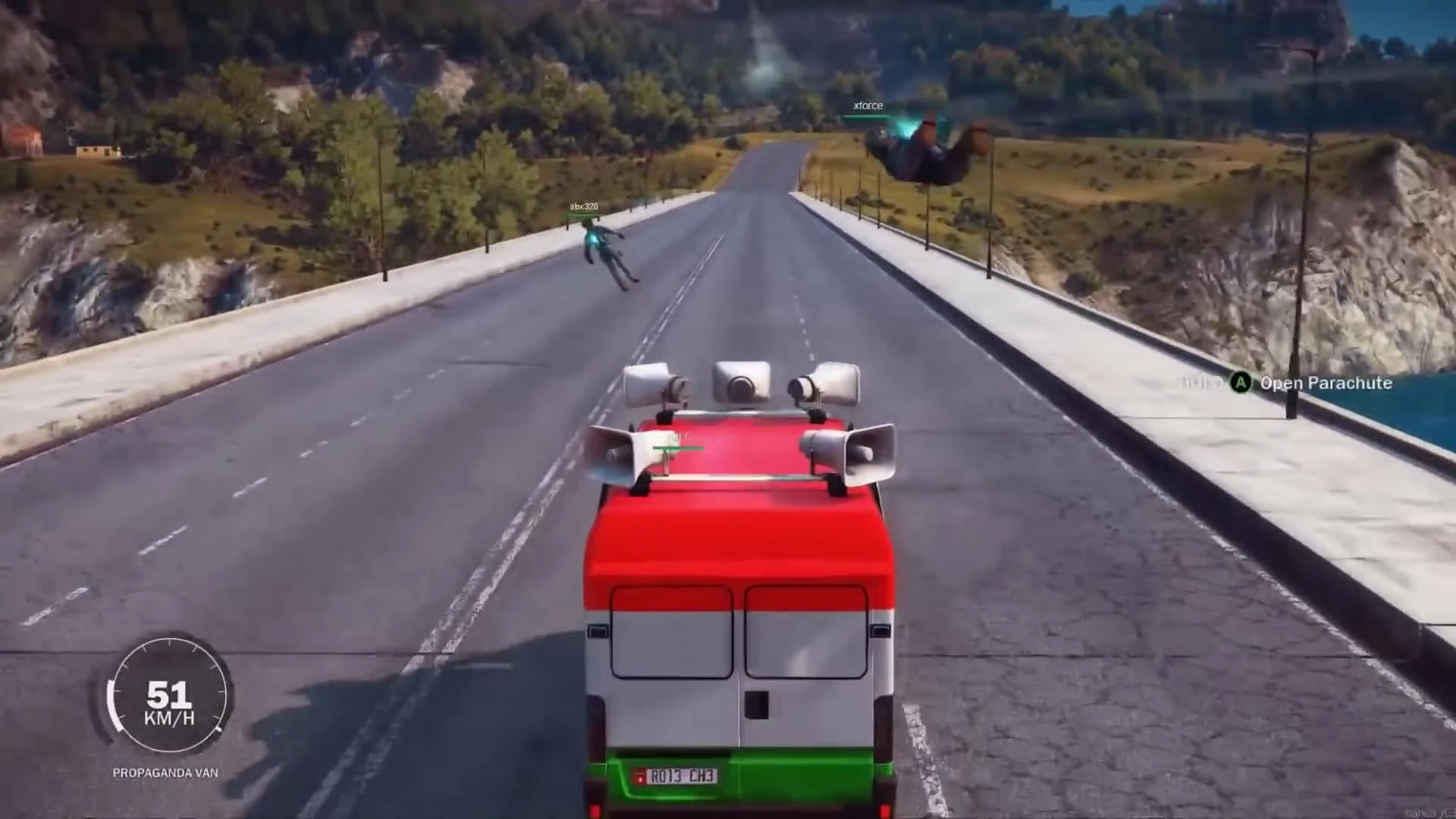
Task: Click the green Xbox A button icon
Action: (1241, 383)
